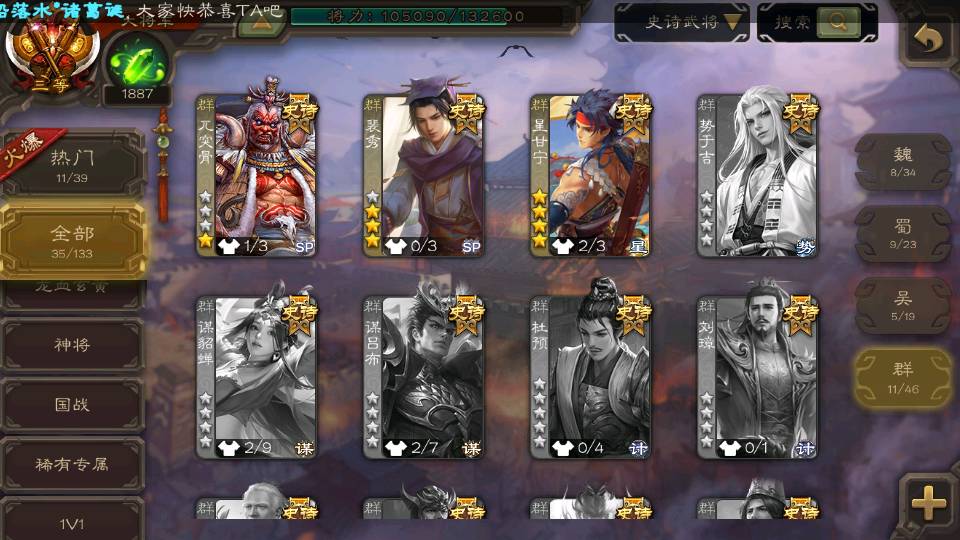Go back with the return arrow
The height and width of the screenshot is (540, 960).
(x=929, y=39)
